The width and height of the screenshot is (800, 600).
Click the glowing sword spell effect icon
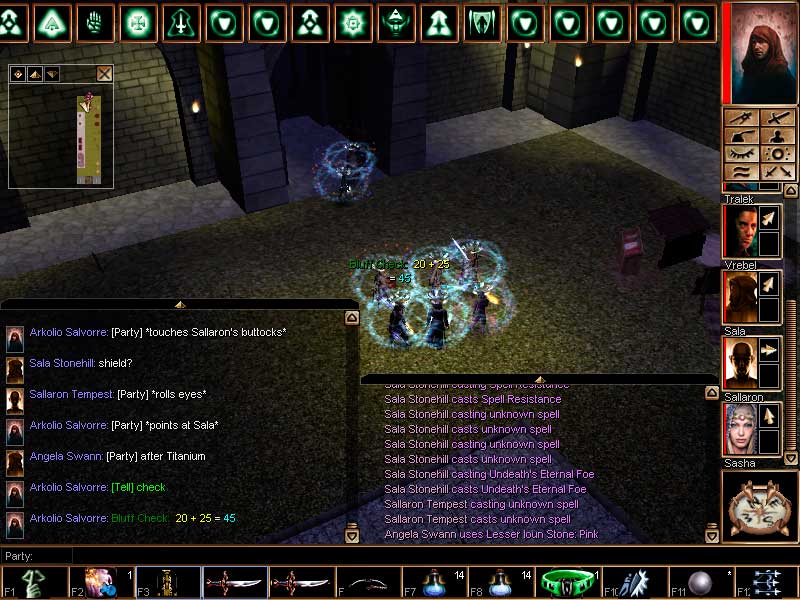pyautogui.click(x=181, y=21)
